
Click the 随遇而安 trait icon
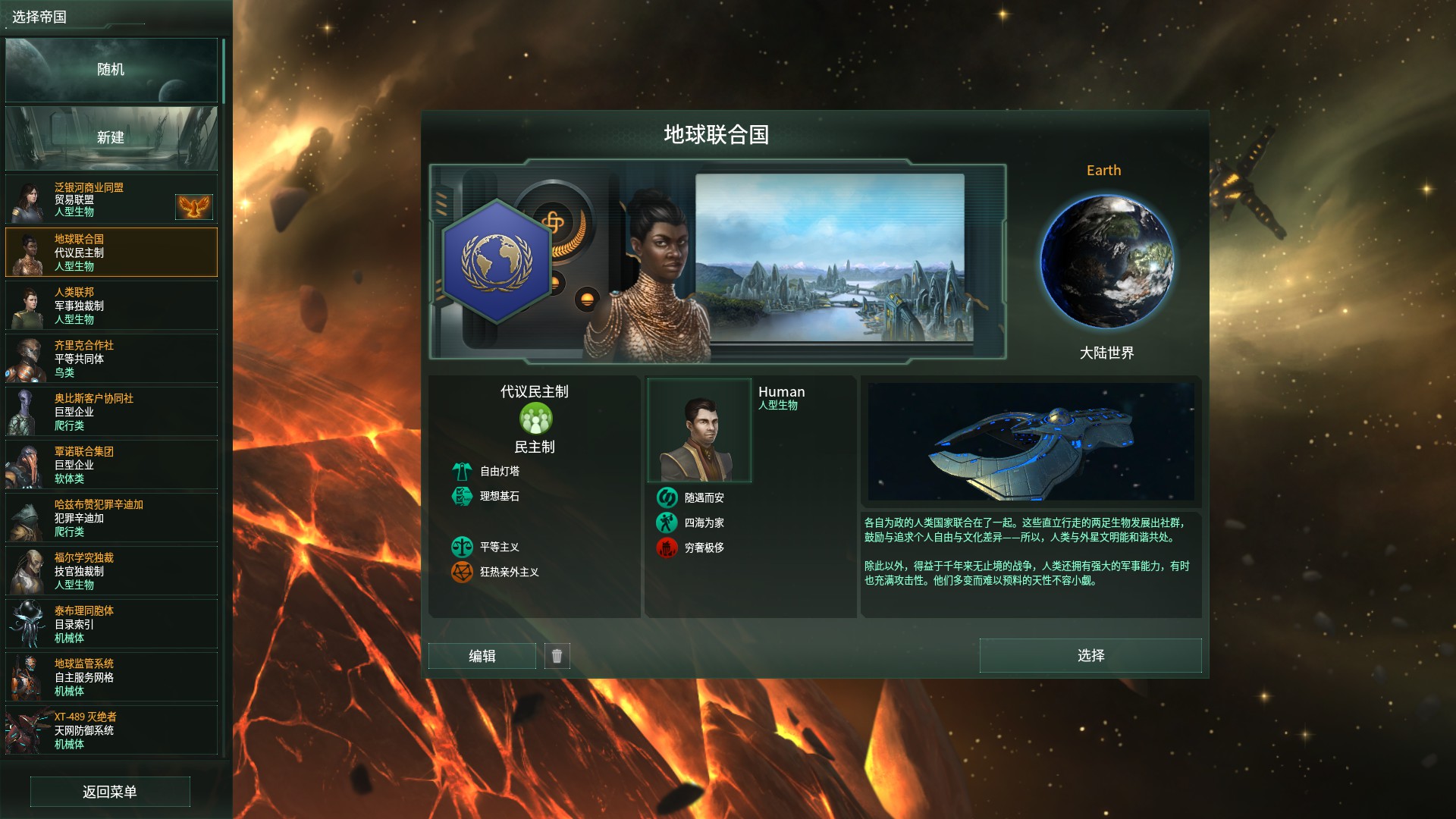[x=667, y=497]
